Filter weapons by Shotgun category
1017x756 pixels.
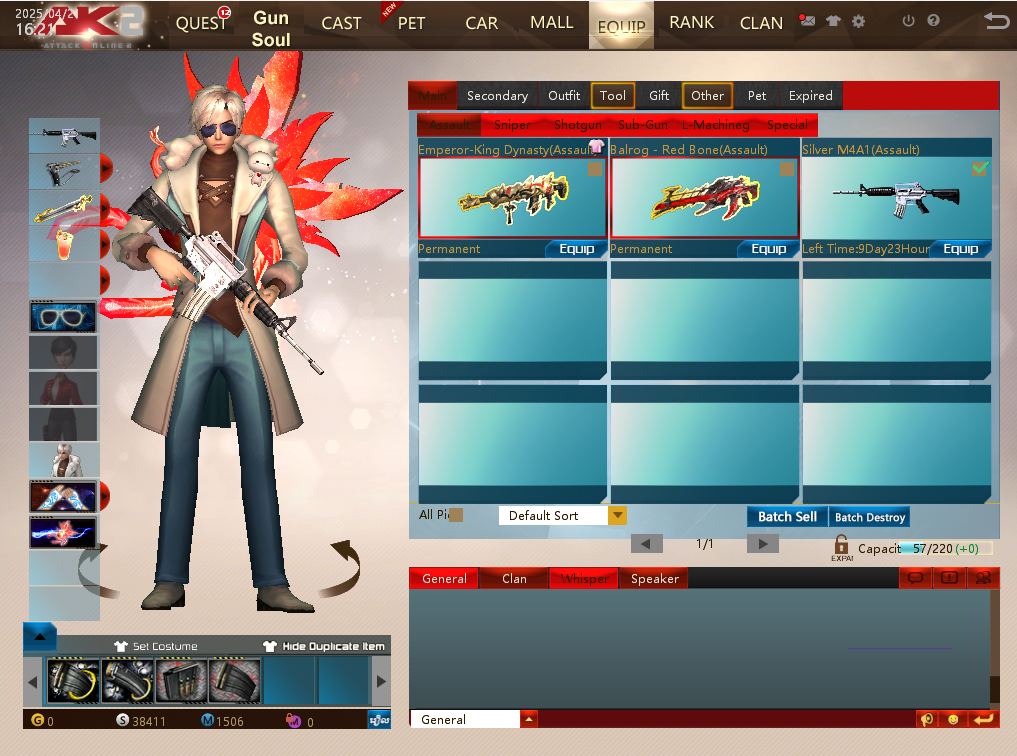click(x=578, y=125)
